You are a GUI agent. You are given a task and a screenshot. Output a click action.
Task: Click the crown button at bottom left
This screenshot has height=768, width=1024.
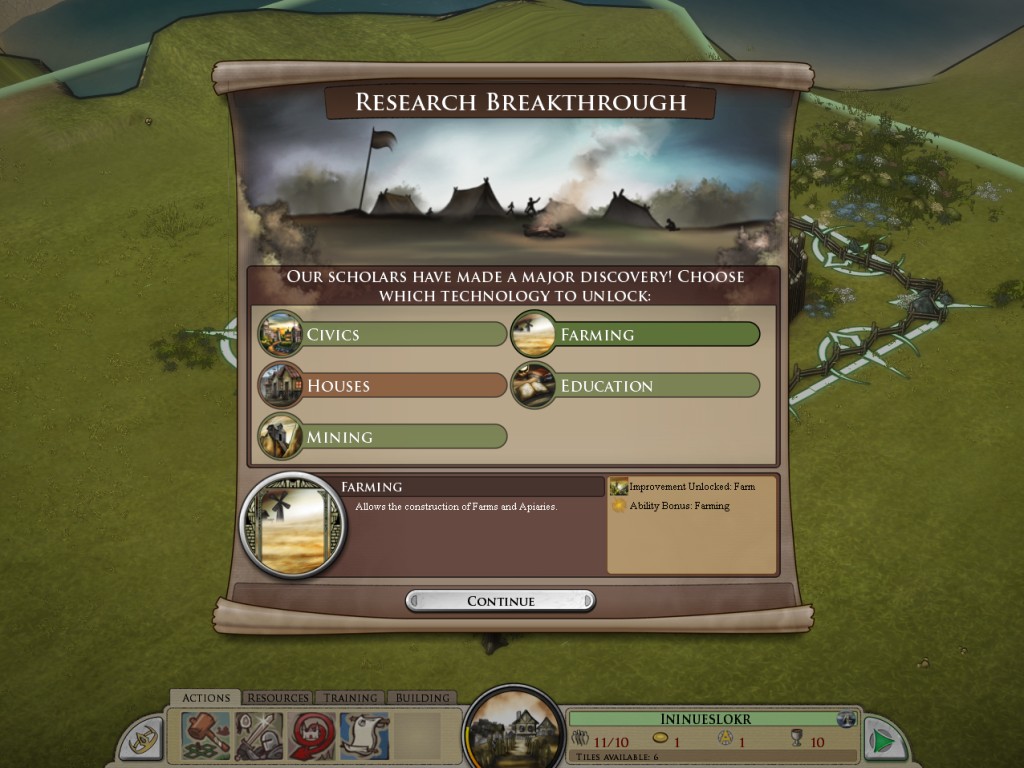tap(141, 741)
